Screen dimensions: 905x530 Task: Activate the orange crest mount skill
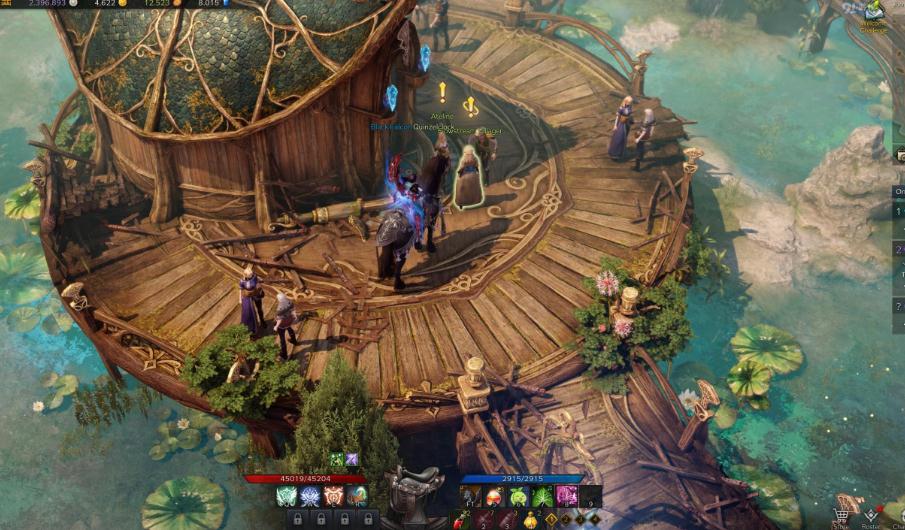tap(334, 496)
